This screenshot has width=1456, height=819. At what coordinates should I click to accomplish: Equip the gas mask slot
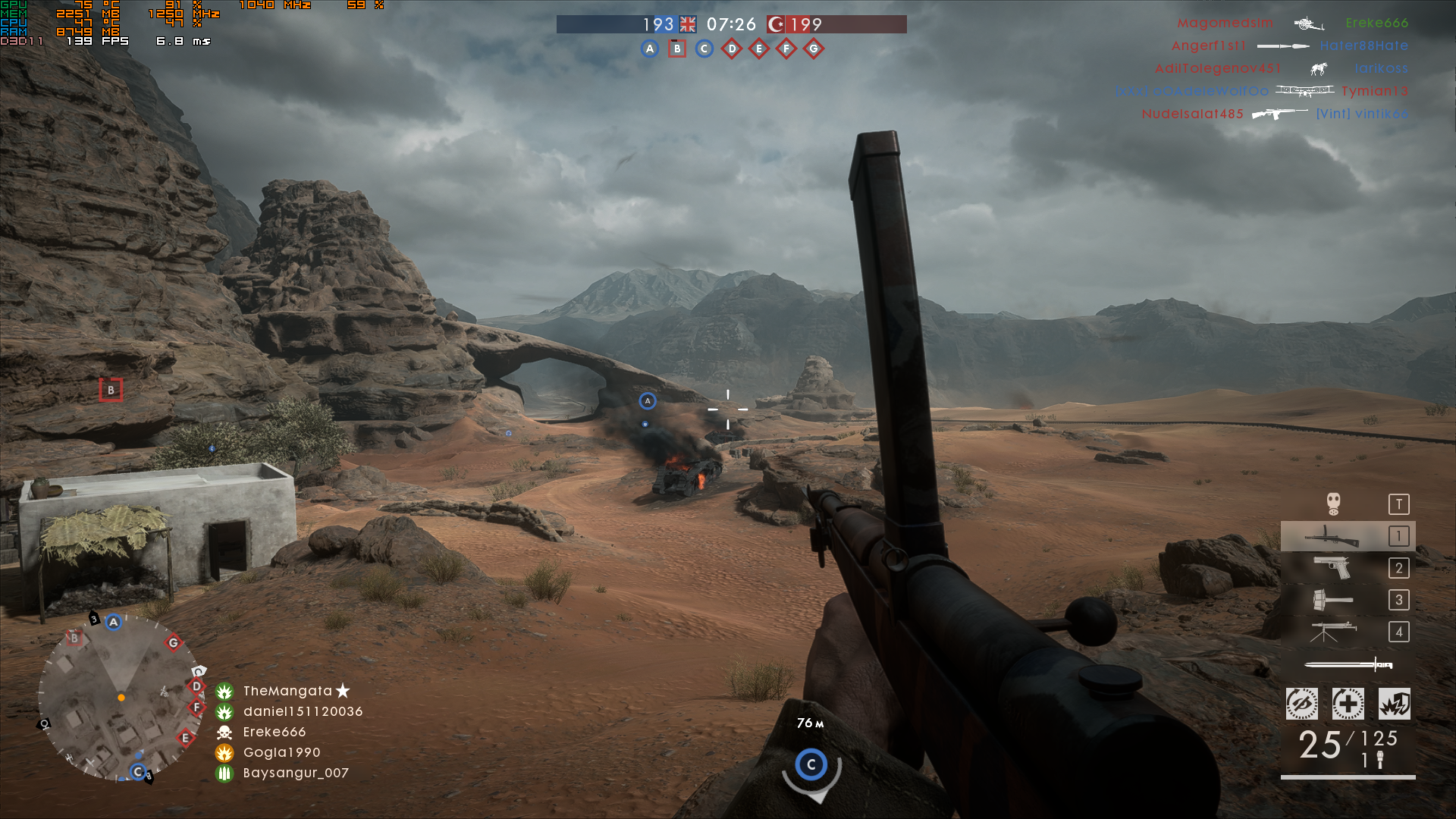coord(1333,504)
